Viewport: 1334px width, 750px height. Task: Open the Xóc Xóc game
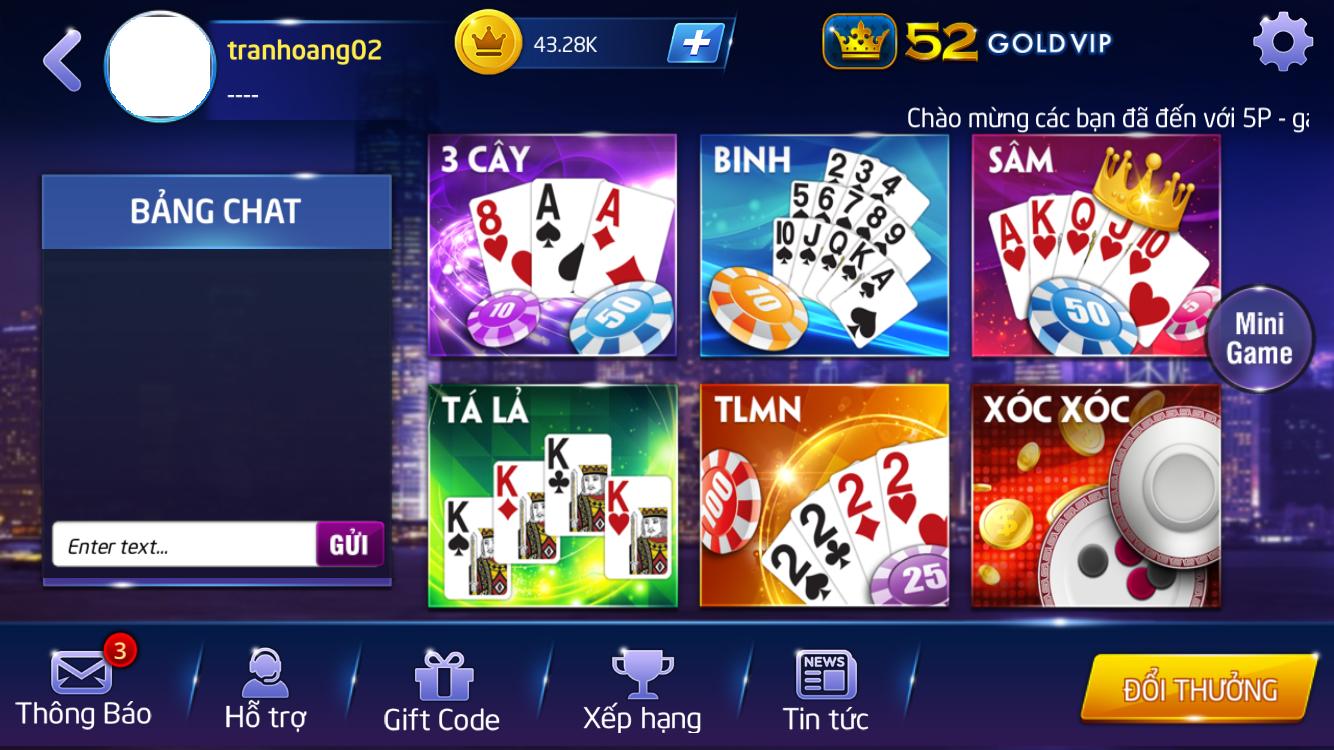click(x=1097, y=495)
